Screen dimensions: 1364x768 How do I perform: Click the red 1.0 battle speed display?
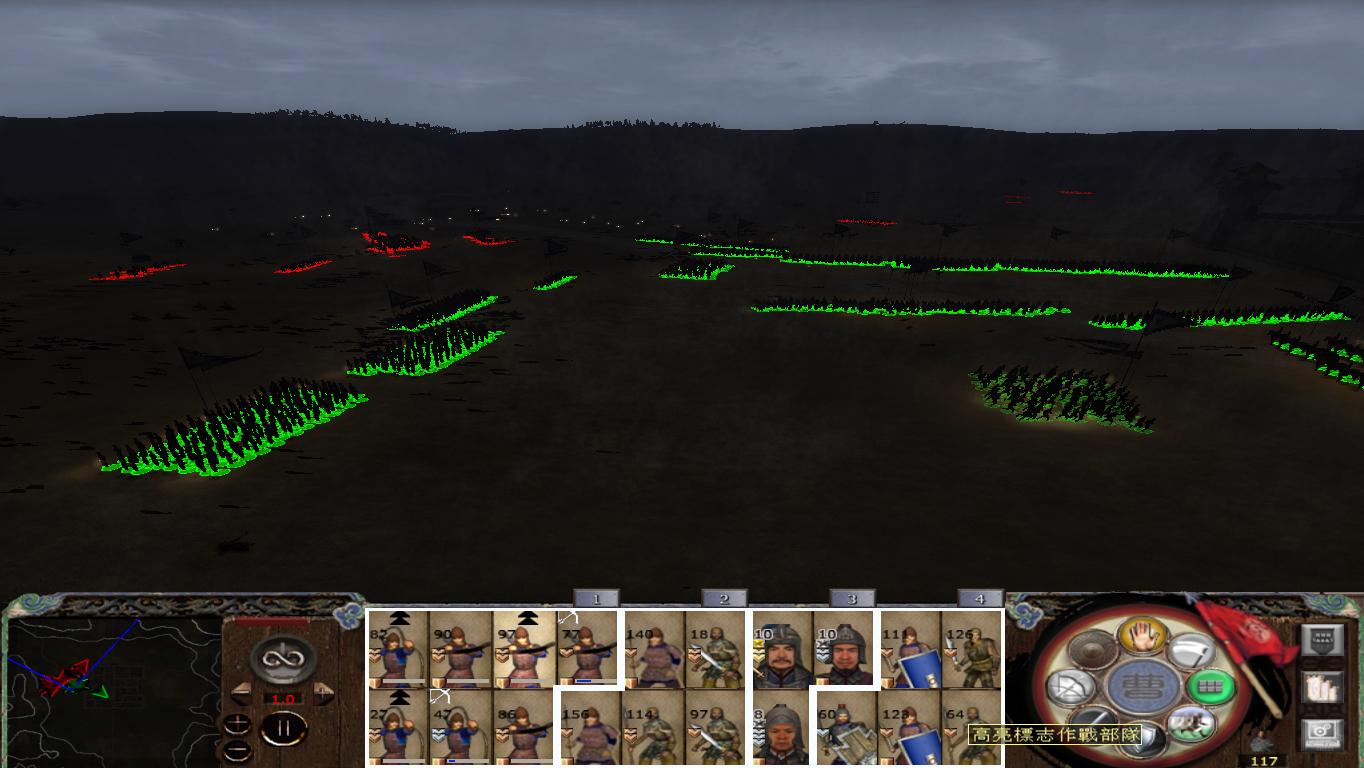pos(283,698)
